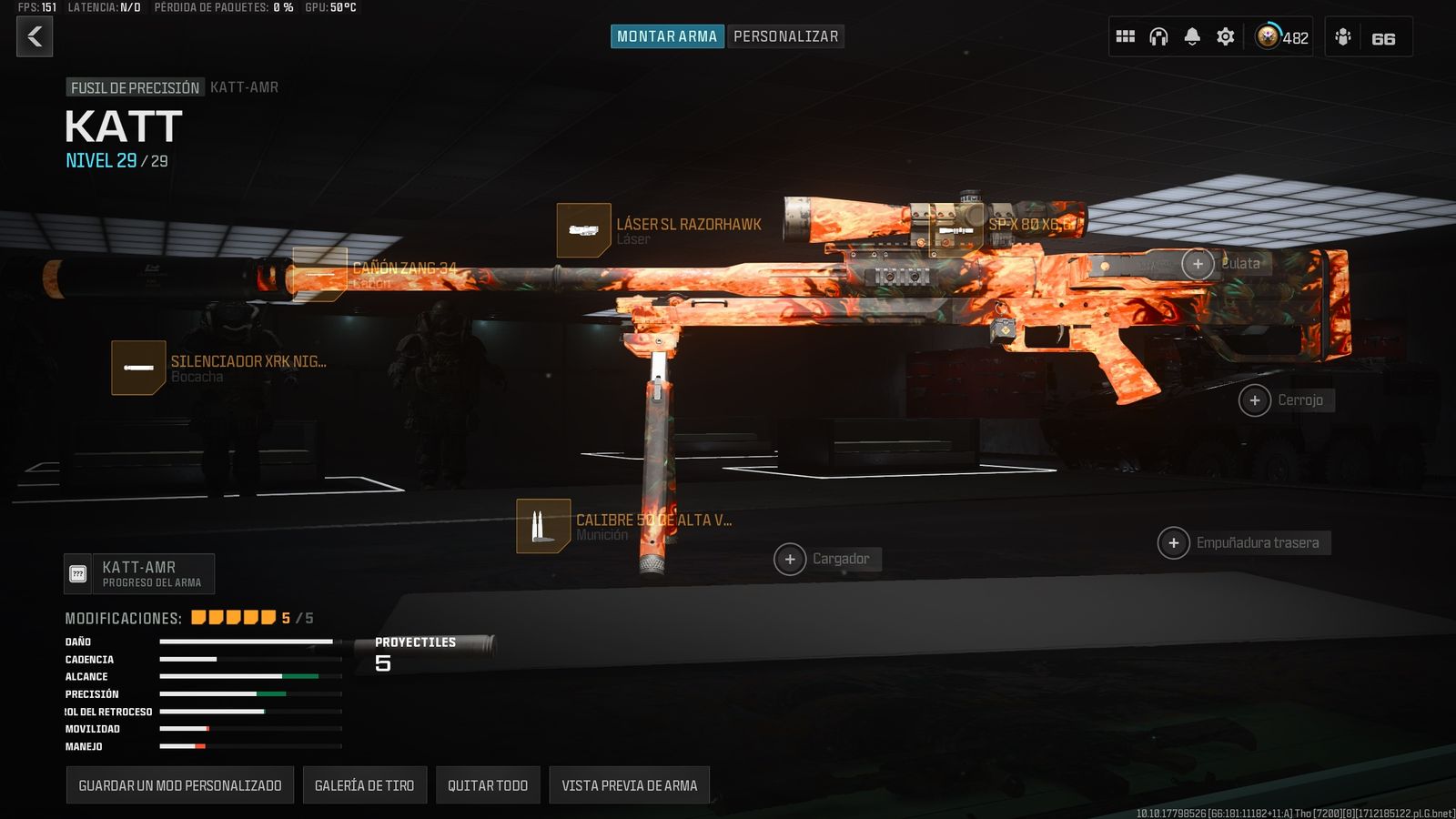The image size is (1456, 819).
Task: Open the social panel showing 66 players
Action: tap(1365, 38)
